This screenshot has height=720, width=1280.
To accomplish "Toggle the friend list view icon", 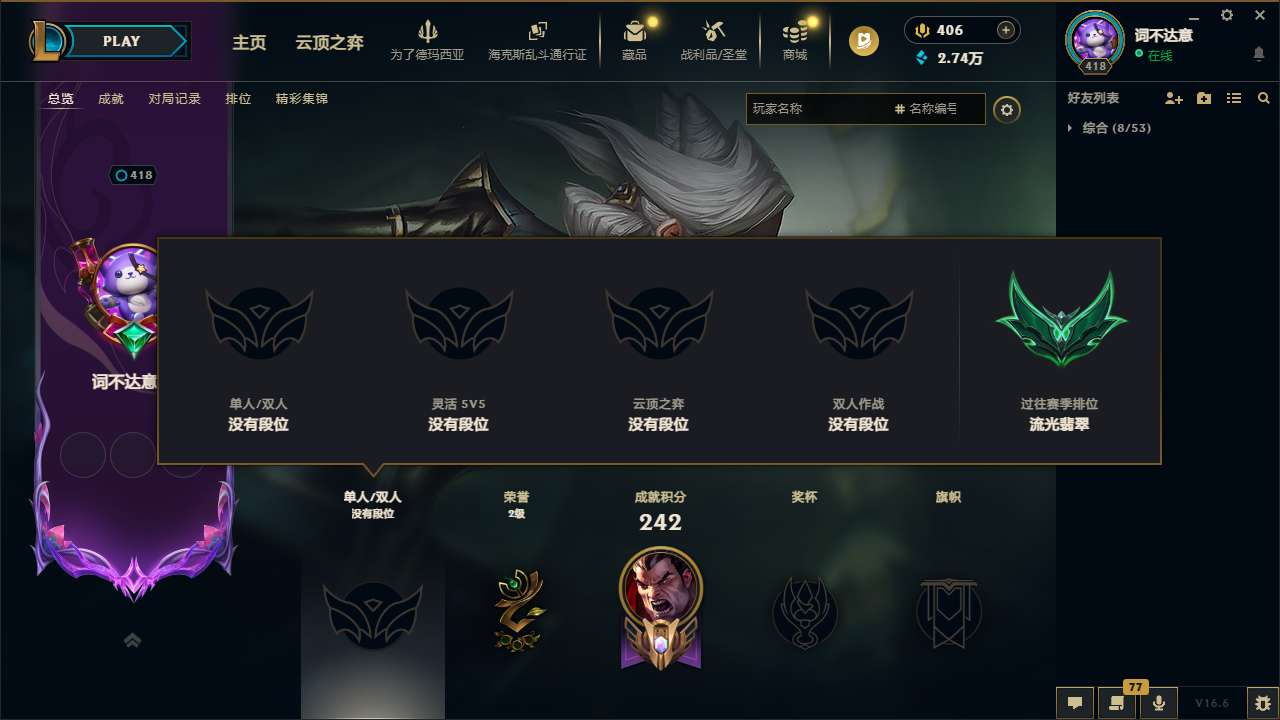I will point(1233,98).
